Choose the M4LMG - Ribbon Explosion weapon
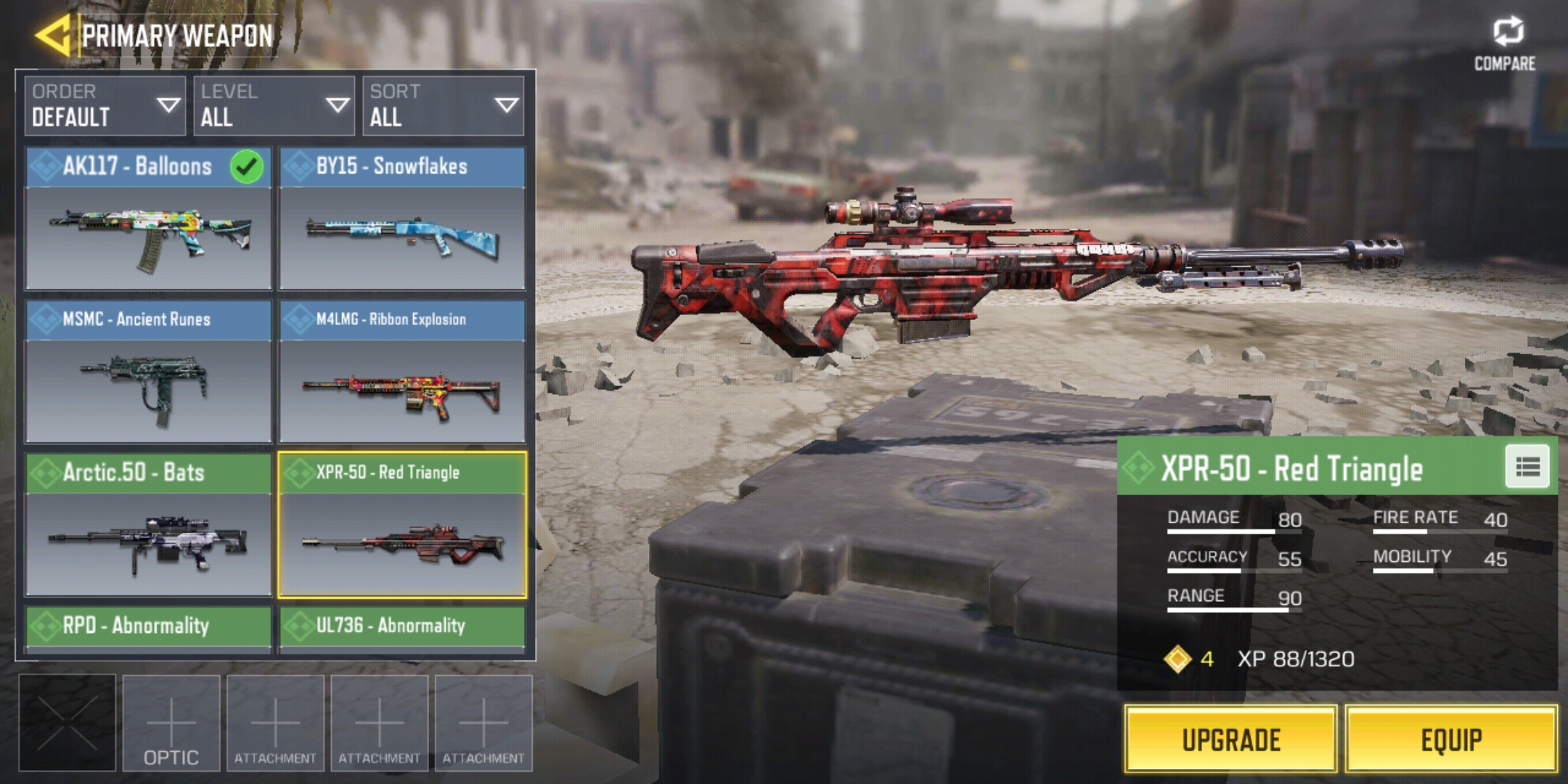1568x784 pixels. coord(402,372)
